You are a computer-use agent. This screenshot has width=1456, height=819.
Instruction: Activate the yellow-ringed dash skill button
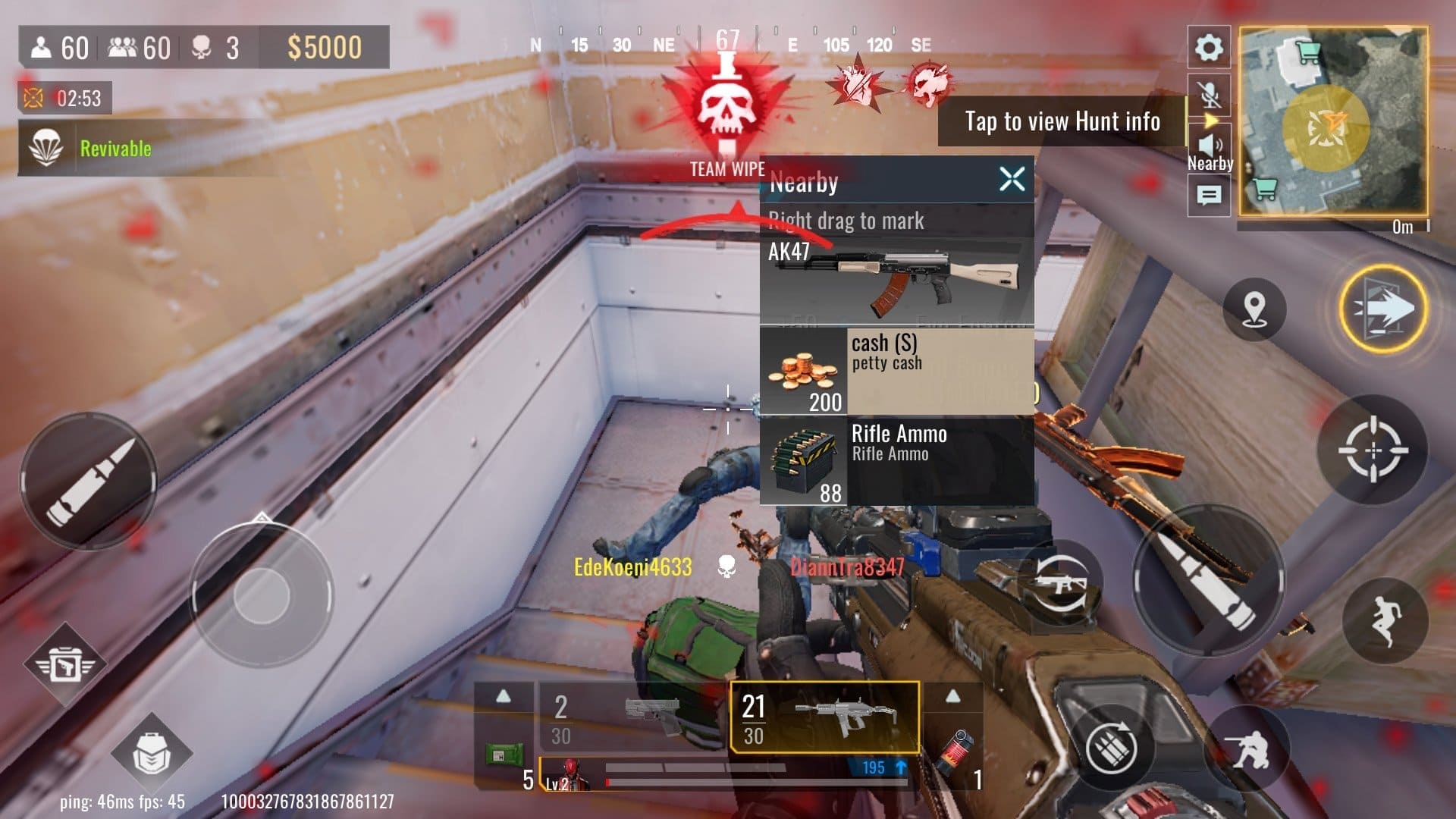point(1382,309)
